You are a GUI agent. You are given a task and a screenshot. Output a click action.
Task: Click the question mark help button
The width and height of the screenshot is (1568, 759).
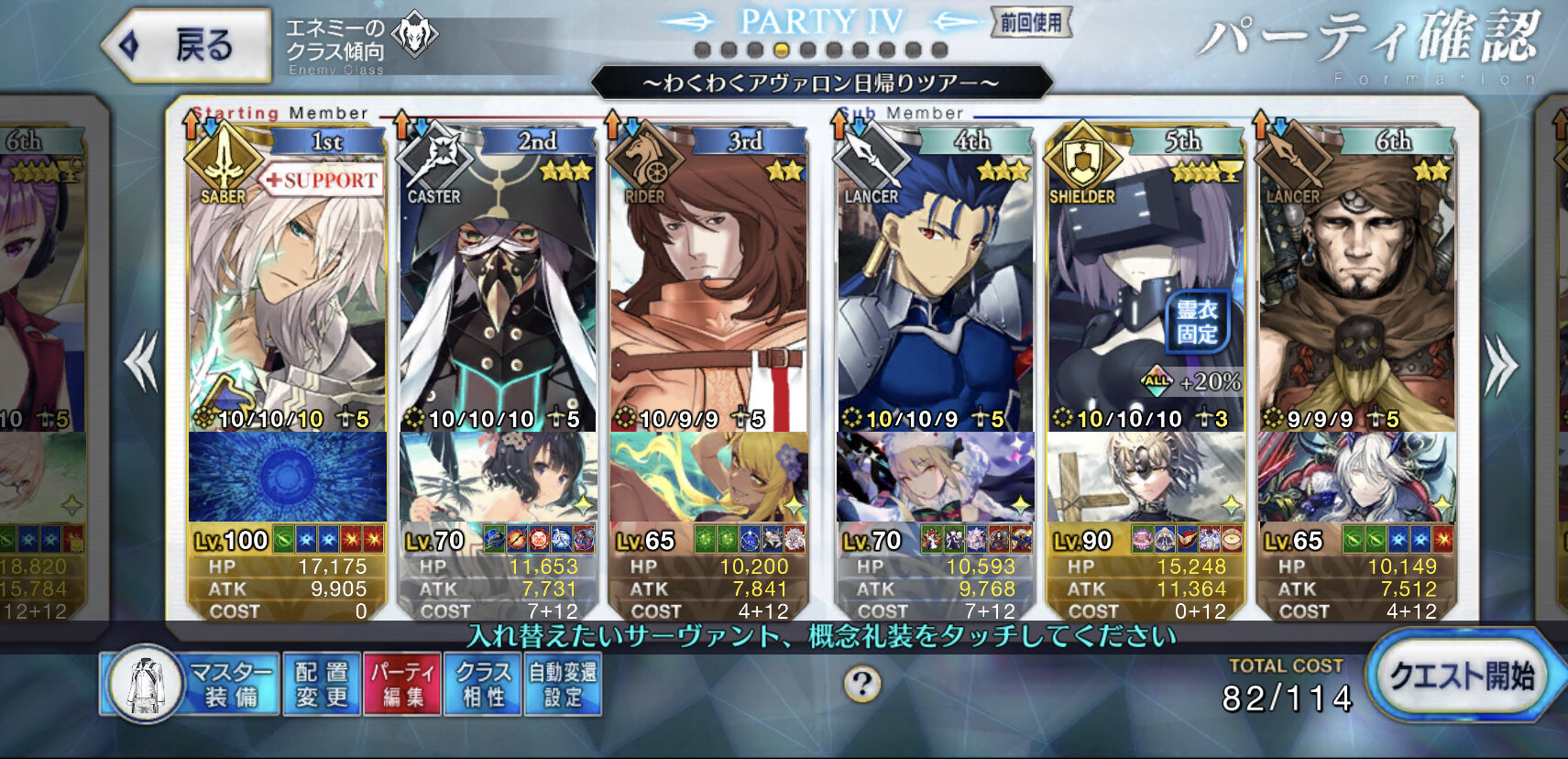862,684
